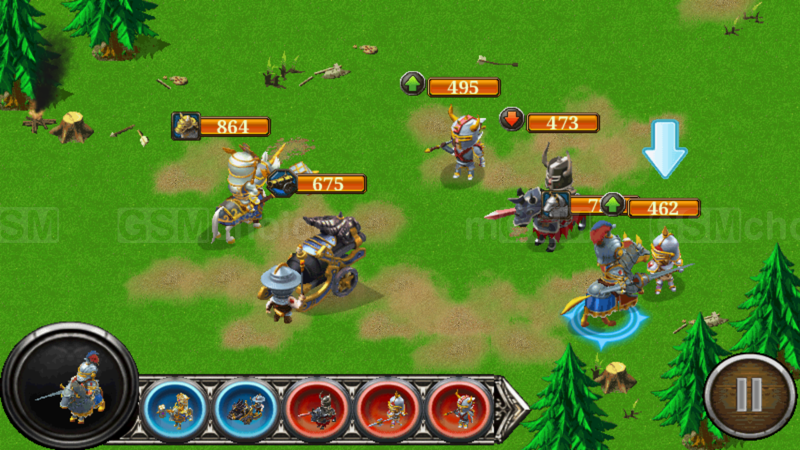
Task: Click the green up-arrow icon beside 495
Action: click(x=412, y=85)
